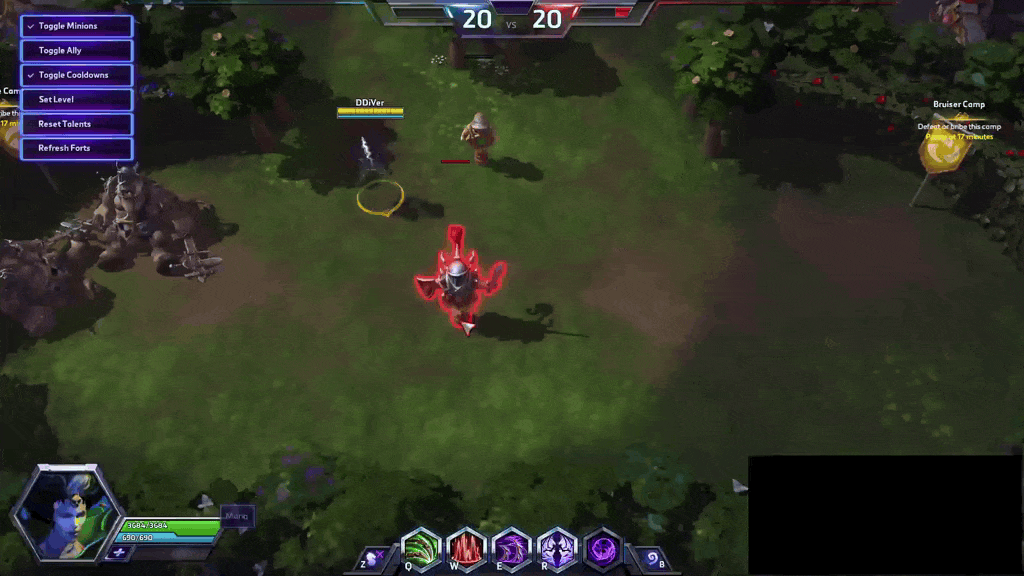Activate the purple swirling orb trait icon
Screen dimensions: 1024x576
click(602, 549)
